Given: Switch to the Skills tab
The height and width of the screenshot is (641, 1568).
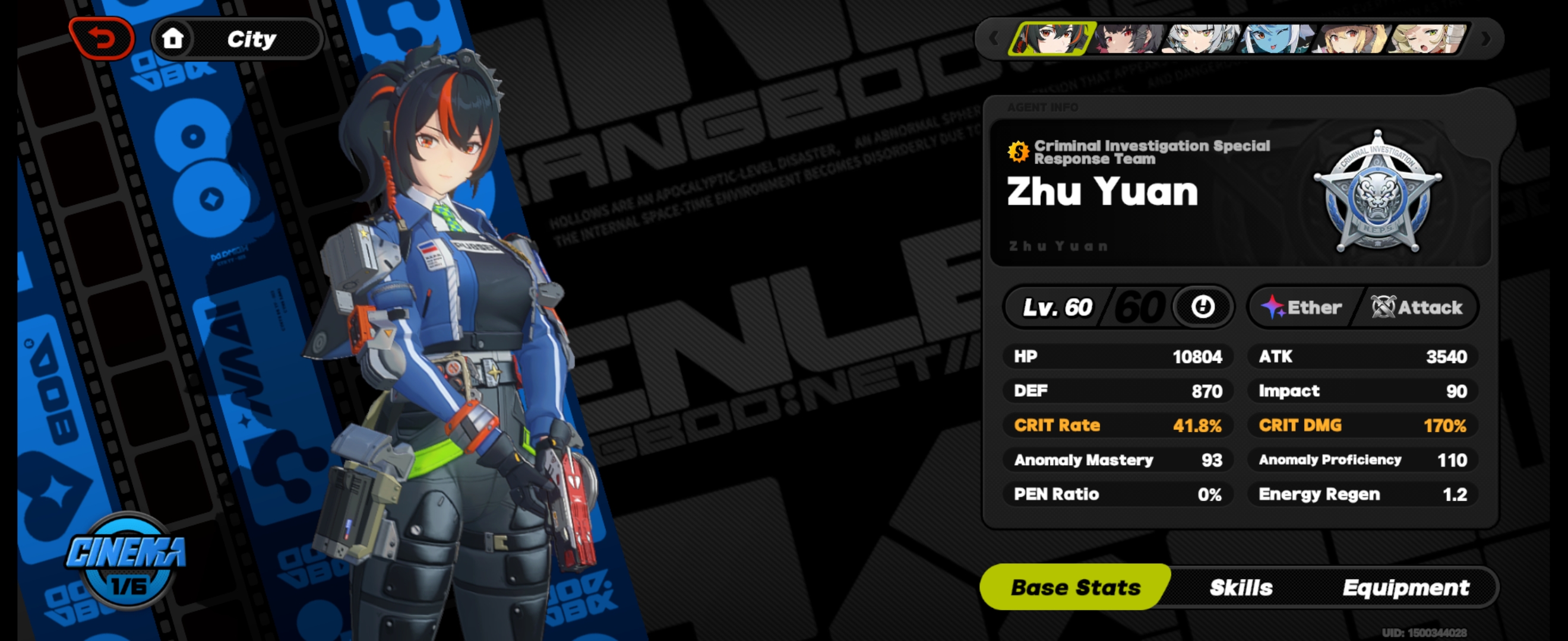Looking at the screenshot, I should point(1242,588).
